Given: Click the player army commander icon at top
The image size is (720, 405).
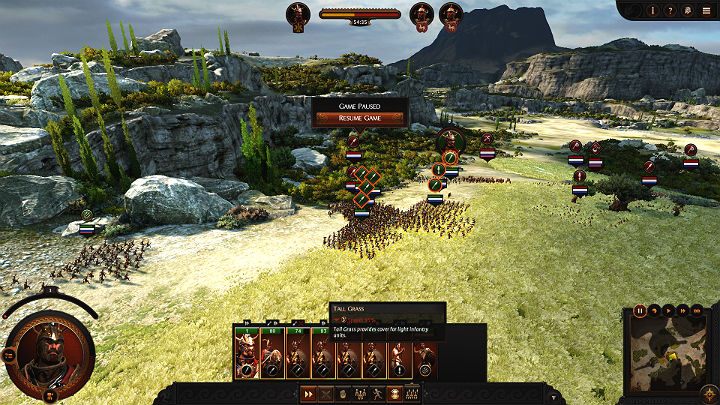Looking at the screenshot, I should click(298, 14).
